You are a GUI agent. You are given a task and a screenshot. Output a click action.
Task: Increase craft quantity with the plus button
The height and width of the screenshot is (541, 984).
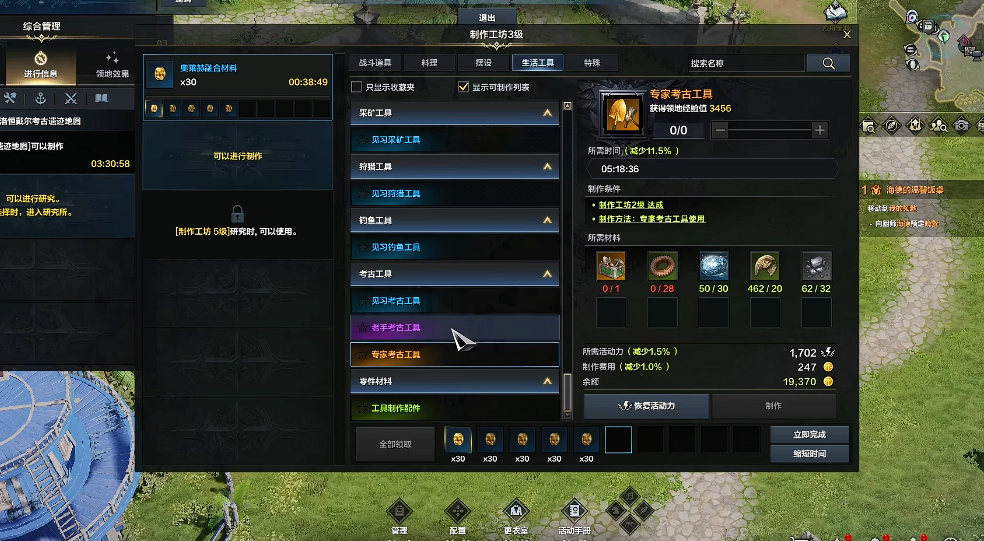click(x=820, y=130)
